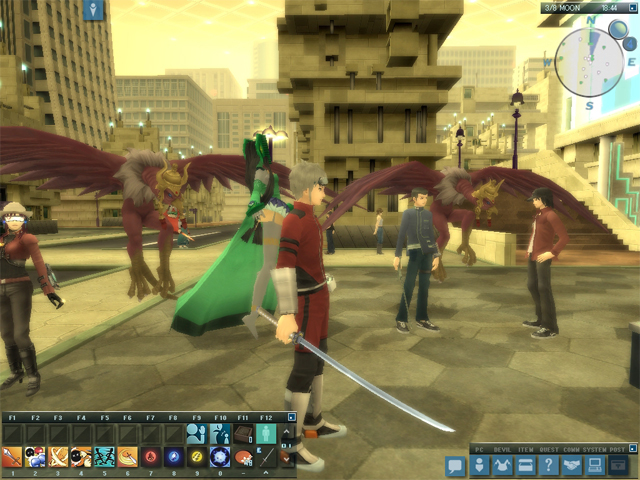Viewport: 640px width, 480px height.
Task: Open the Devil demon menu
Action: coord(501,465)
